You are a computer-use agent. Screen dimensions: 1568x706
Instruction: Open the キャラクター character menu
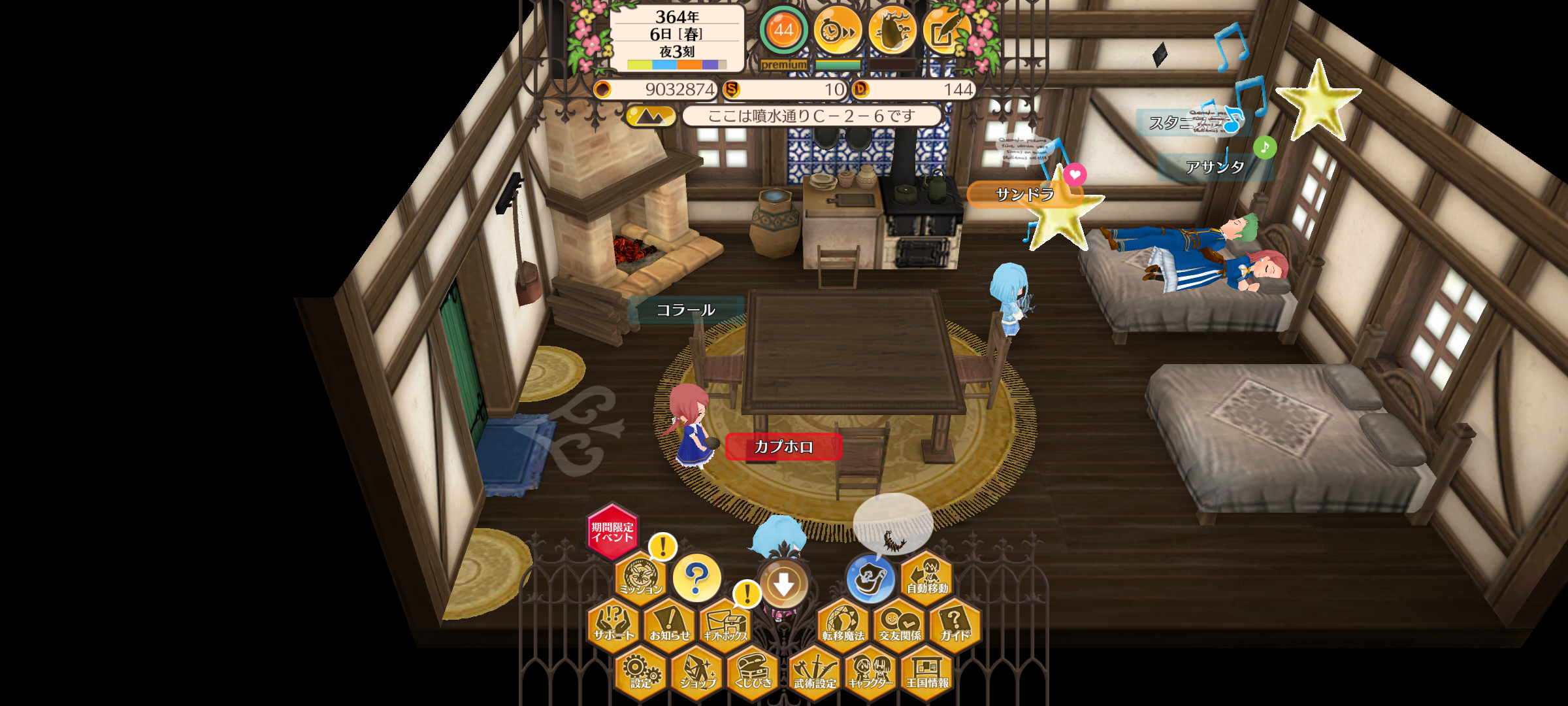click(x=871, y=672)
